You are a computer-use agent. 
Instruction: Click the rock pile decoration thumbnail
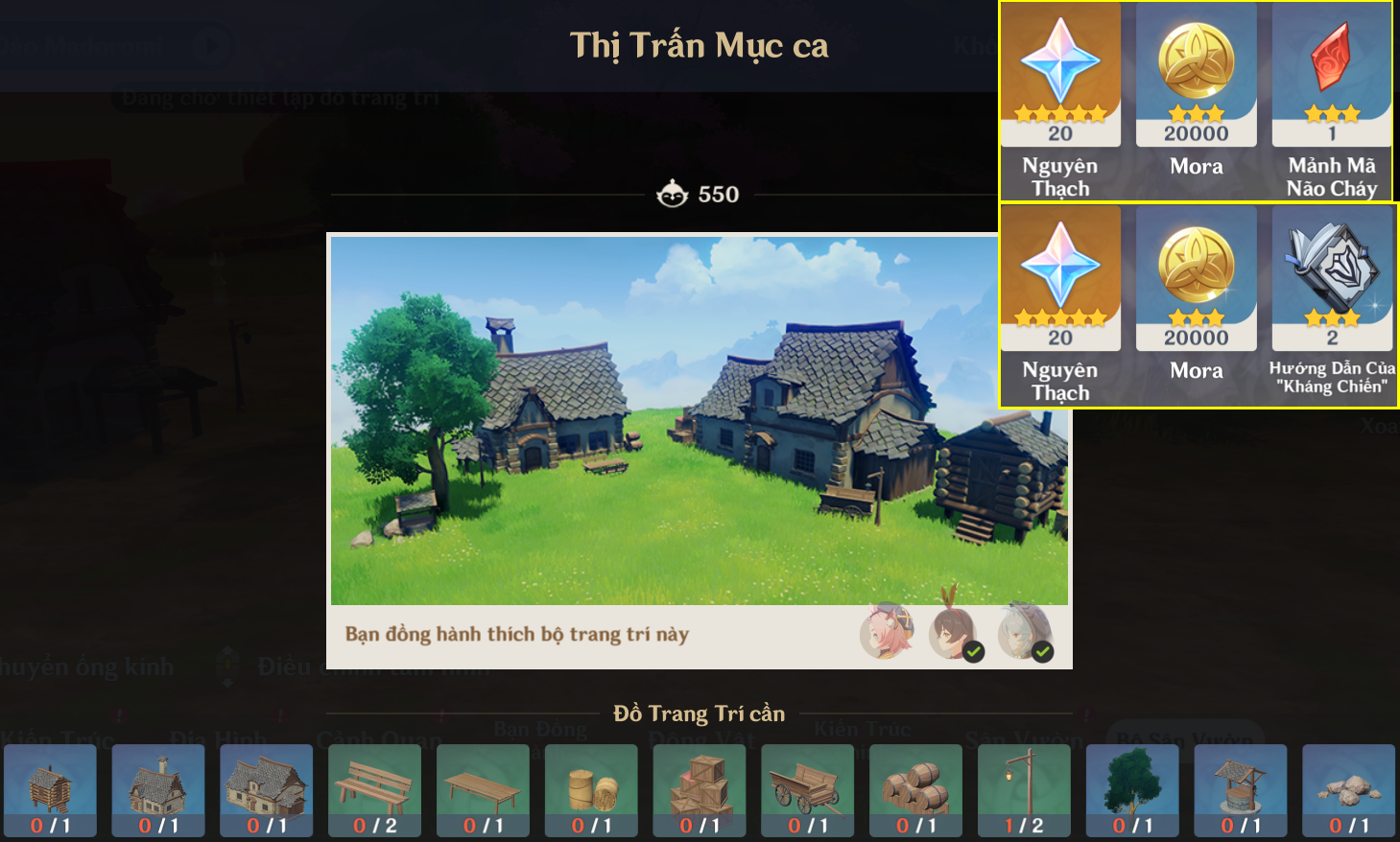tap(1345, 791)
